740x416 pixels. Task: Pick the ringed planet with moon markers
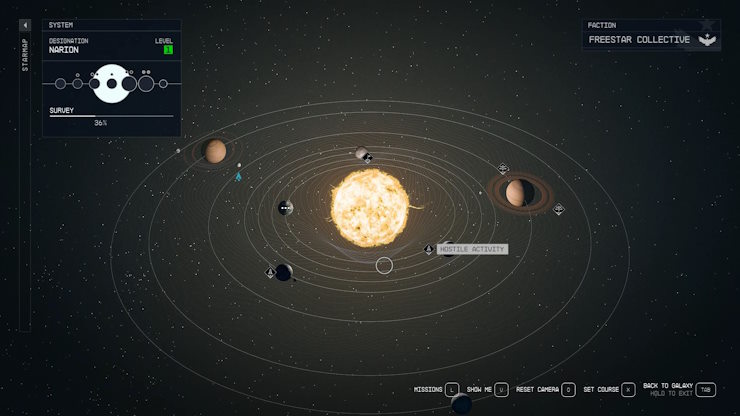coord(518,191)
